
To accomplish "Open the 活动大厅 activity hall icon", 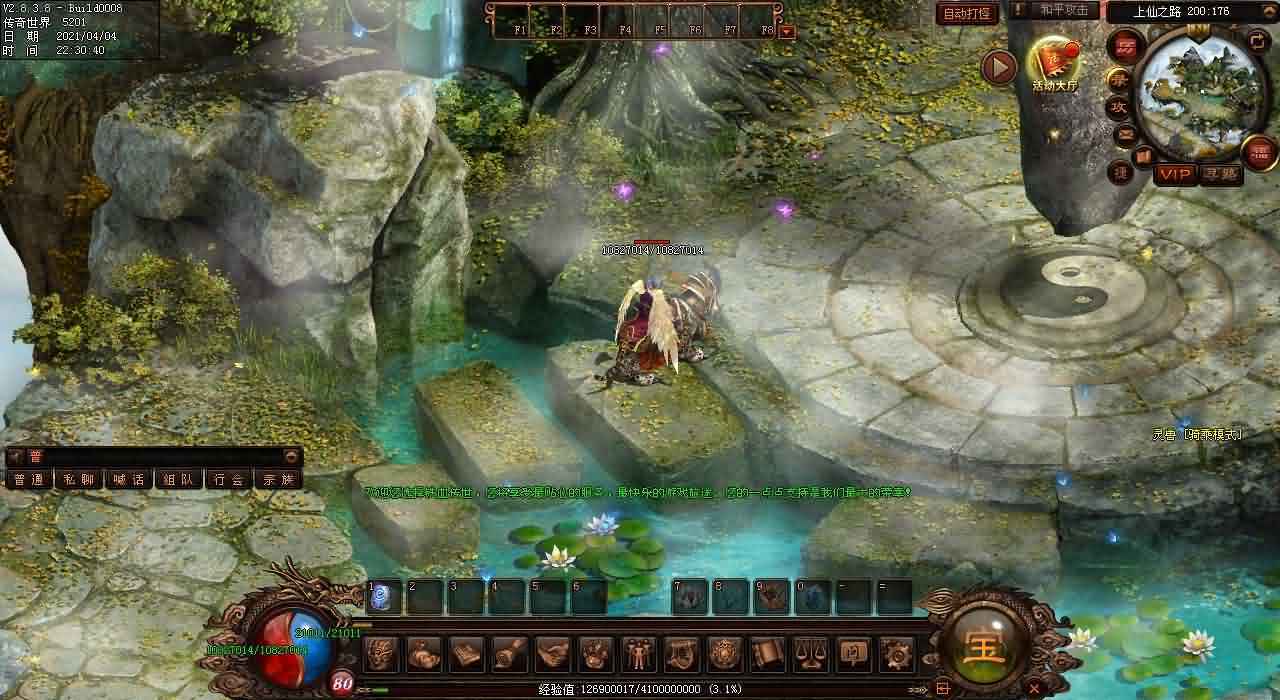I will click(1055, 63).
